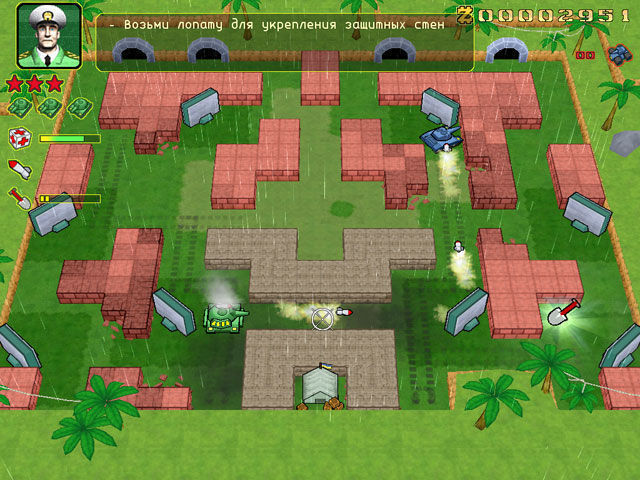Activate the shovel fortification icon

[x=18, y=197]
